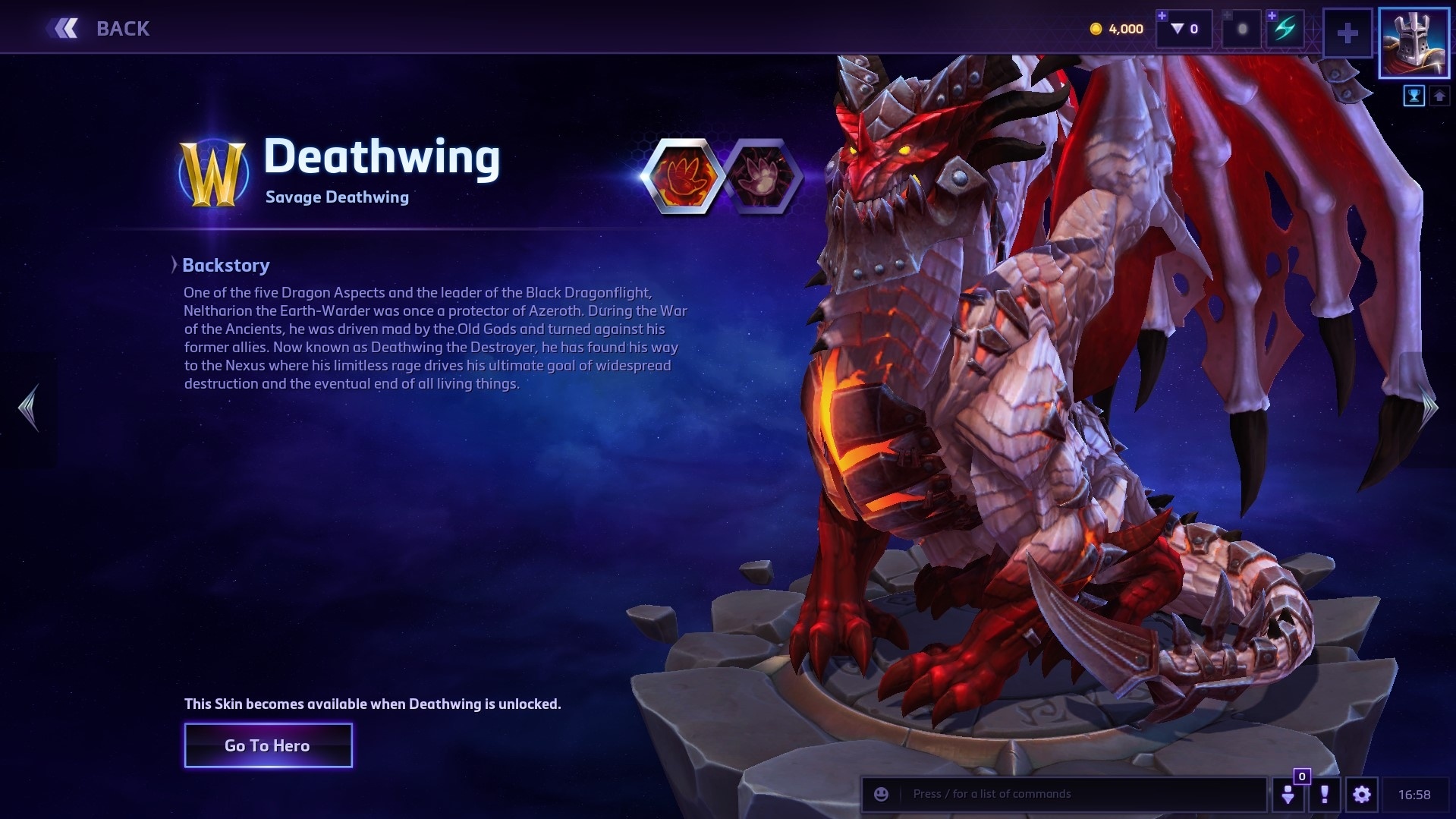This screenshot has width=1456, height=819.
Task: Add gems using the gem counter
Action: pos(1184,29)
